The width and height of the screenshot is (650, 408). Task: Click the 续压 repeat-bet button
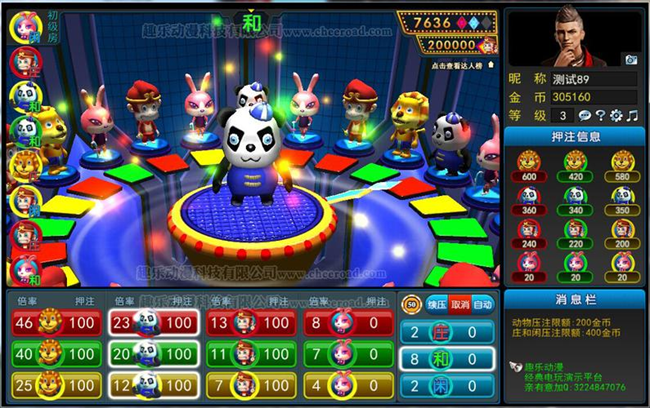[x=436, y=303]
